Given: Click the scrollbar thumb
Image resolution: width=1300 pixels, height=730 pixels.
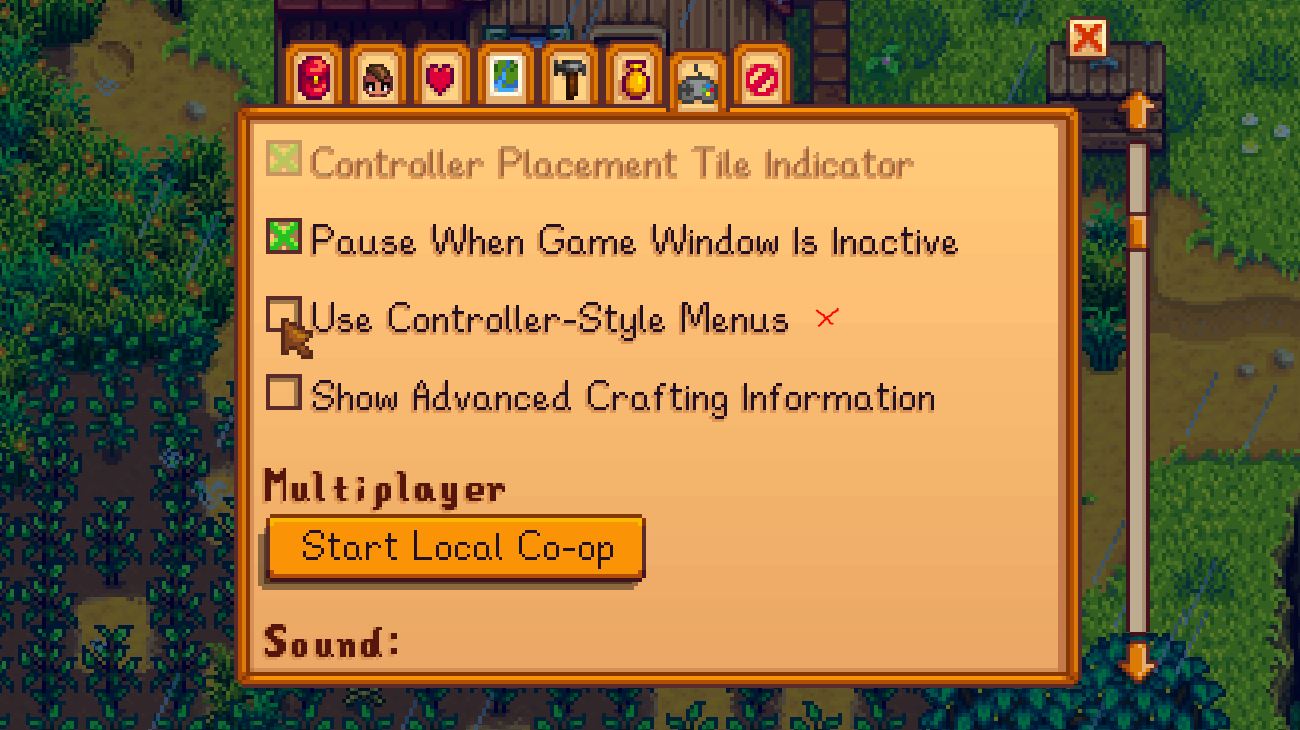Looking at the screenshot, I should [1139, 232].
